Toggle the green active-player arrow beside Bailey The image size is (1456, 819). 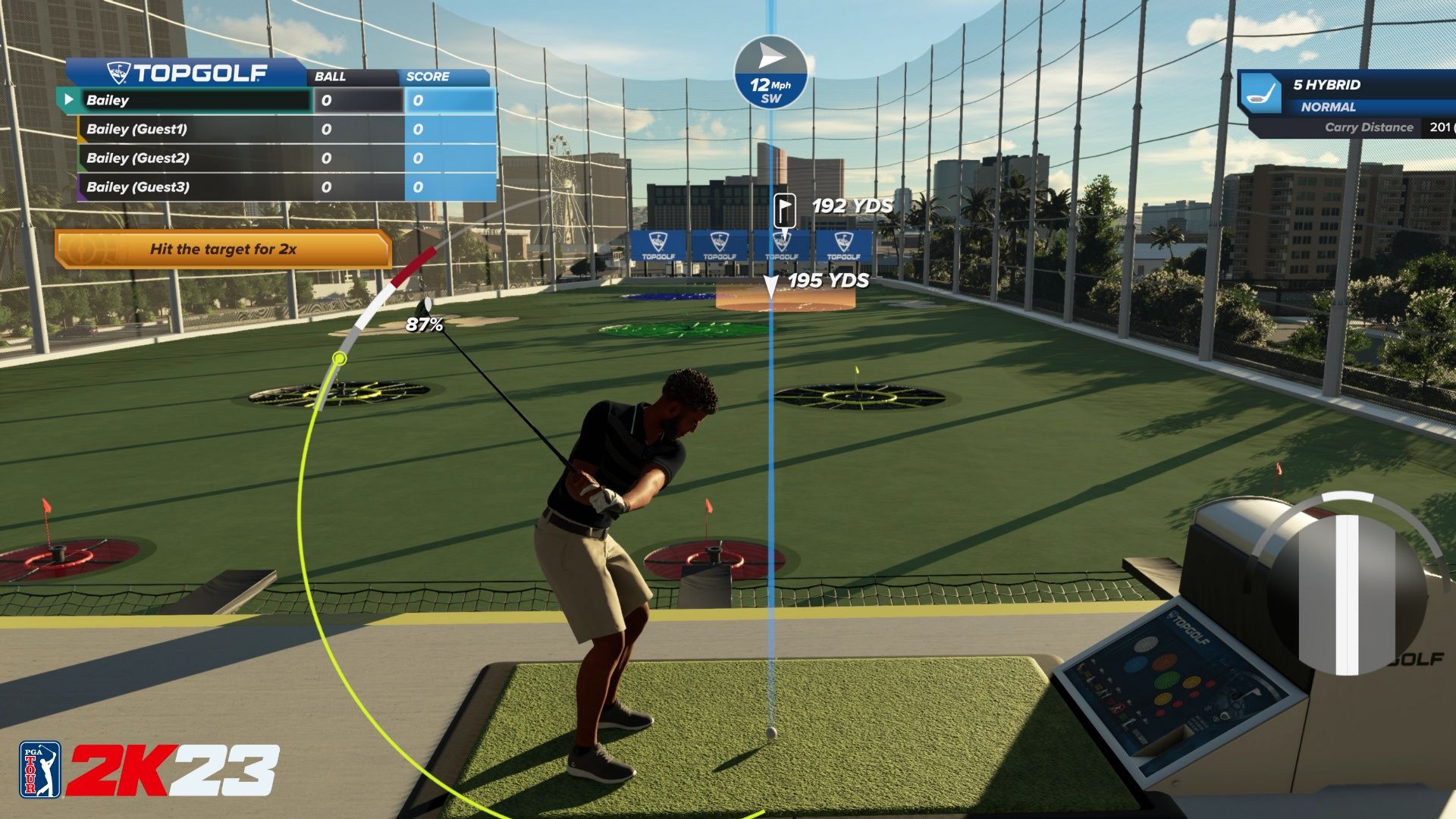click(x=69, y=99)
